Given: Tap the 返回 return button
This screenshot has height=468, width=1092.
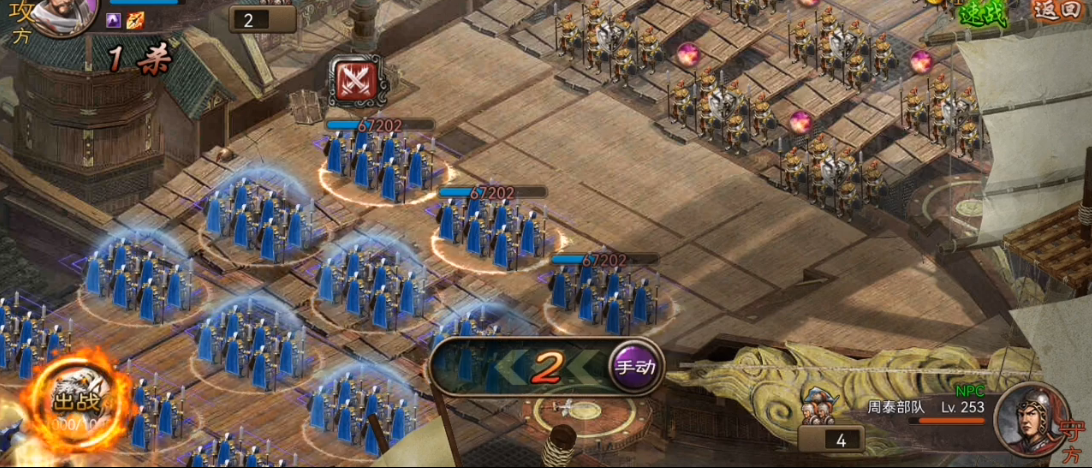Looking at the screenshot, I should (x=1060, y=11).
